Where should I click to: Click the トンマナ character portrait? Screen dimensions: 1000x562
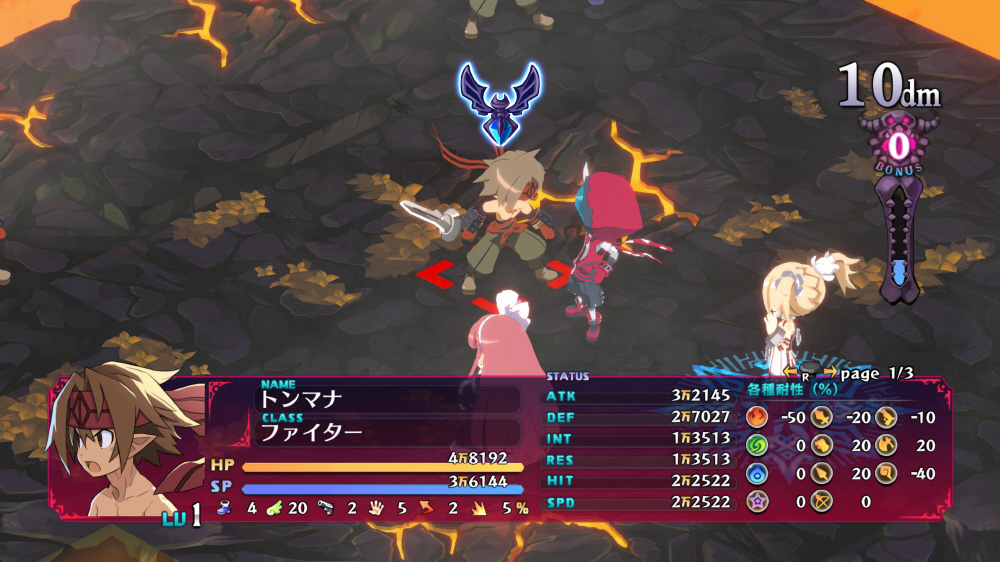coord(118,447)
